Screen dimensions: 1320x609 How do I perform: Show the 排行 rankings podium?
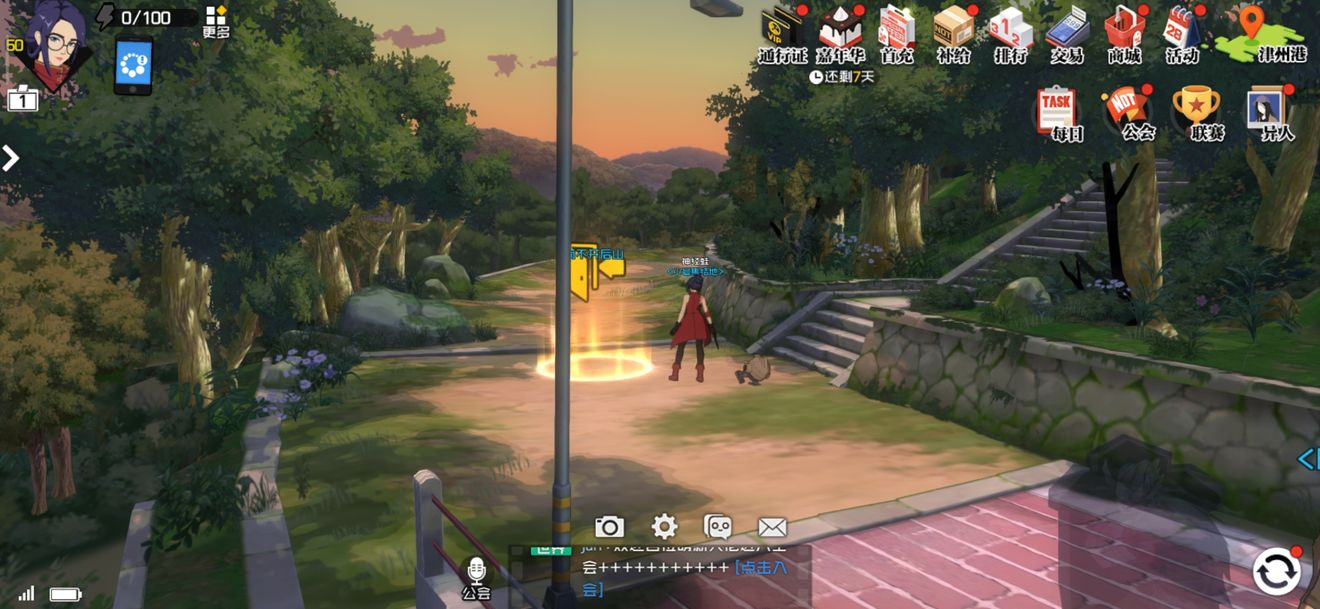pos(1010,31)
